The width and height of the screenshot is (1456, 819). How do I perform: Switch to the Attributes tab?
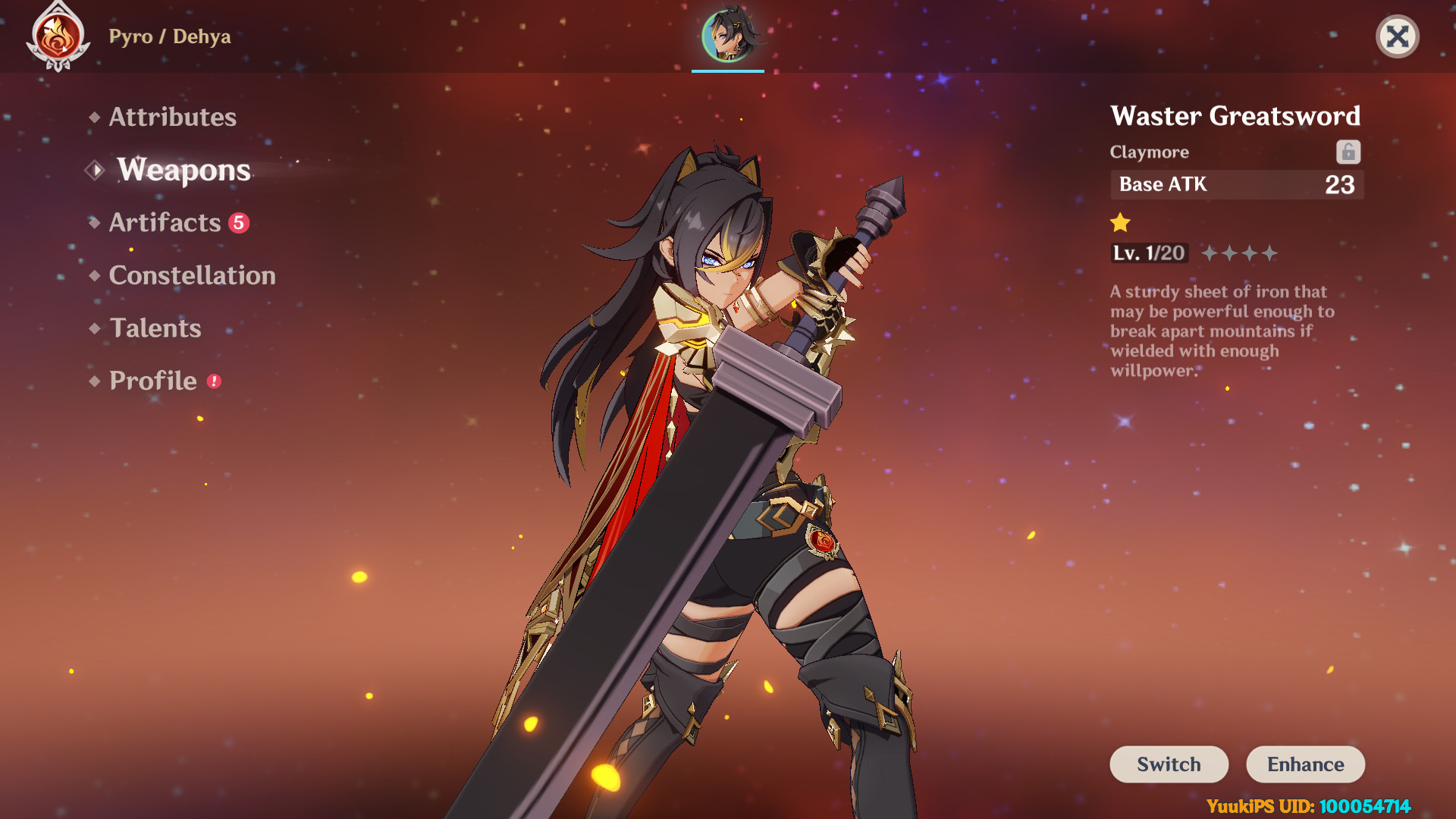[x=172, y=118]
